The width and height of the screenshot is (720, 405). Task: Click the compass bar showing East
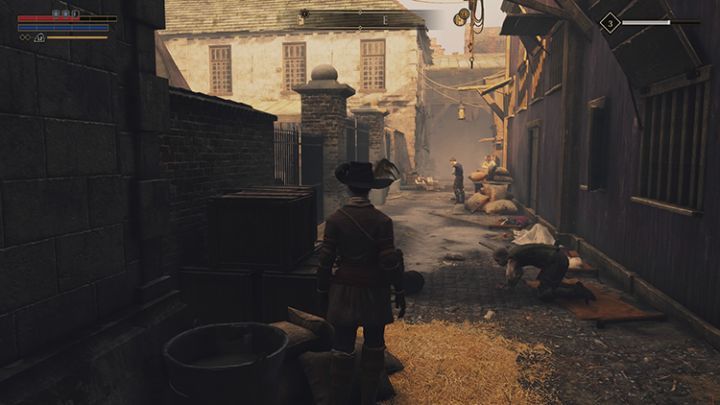tap(385, 19)
